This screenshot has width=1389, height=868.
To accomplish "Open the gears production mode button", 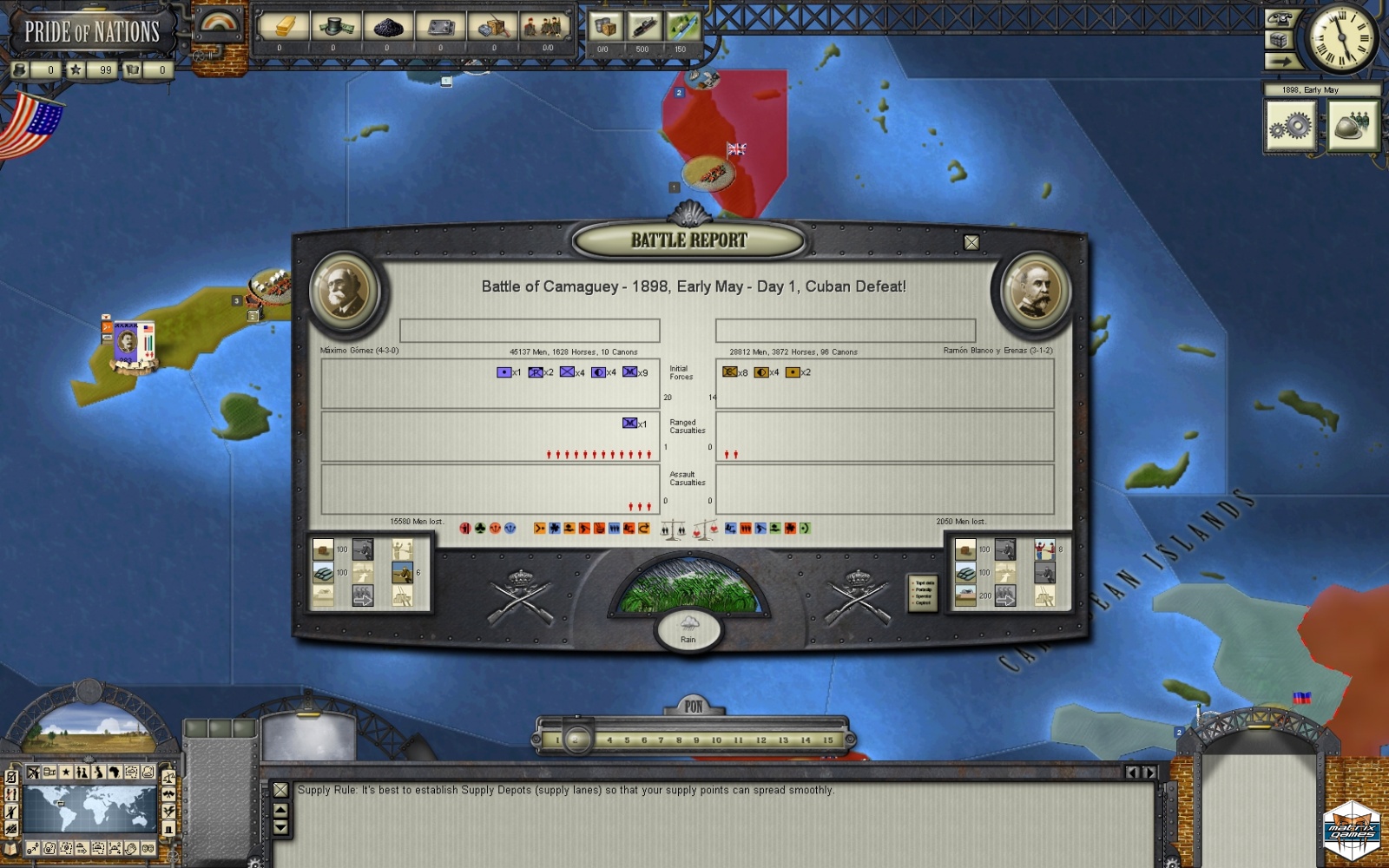I will [1291, 127].
